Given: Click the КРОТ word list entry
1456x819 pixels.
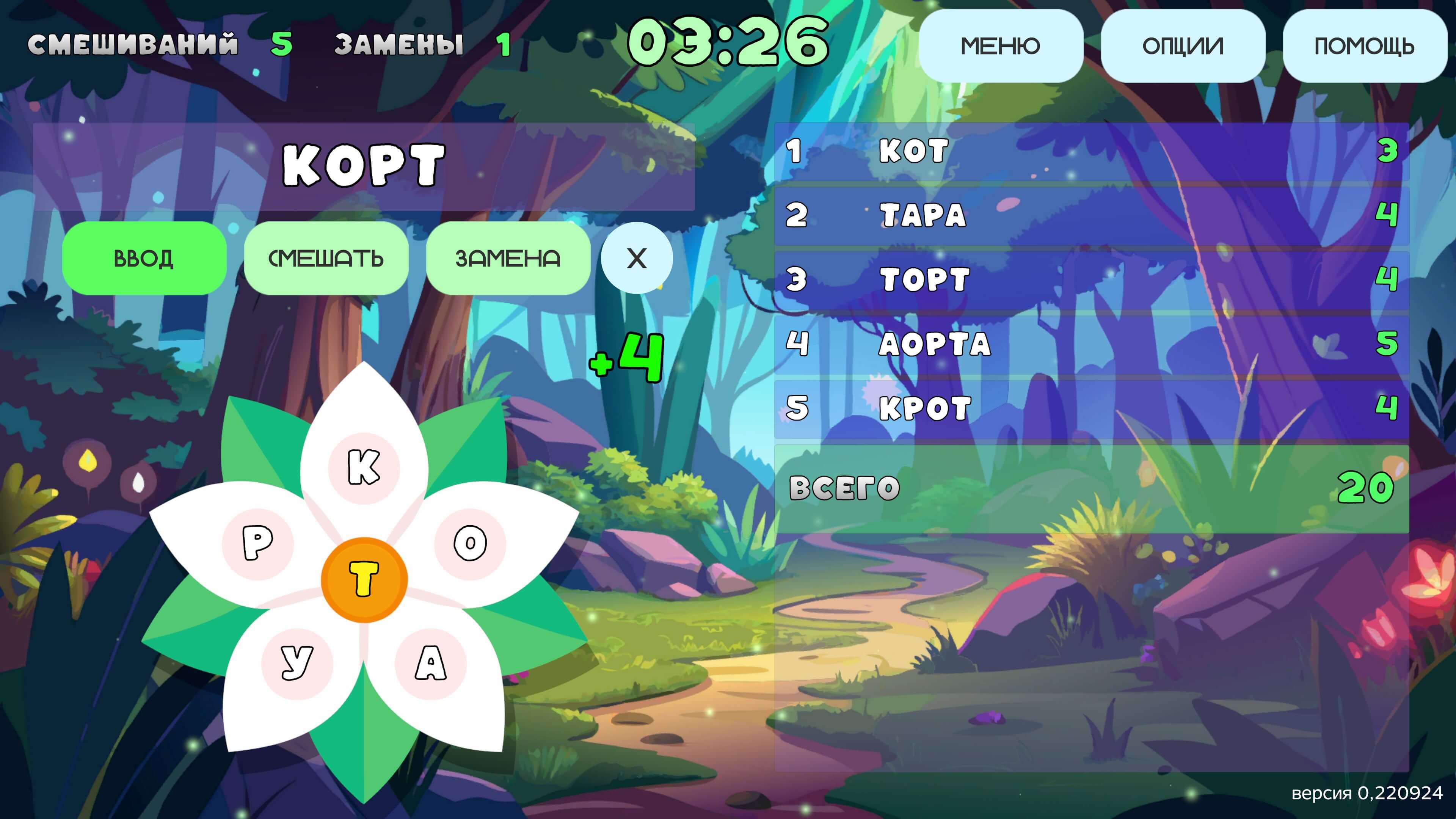Looking at the screenshot, I should pos(1091,408).
